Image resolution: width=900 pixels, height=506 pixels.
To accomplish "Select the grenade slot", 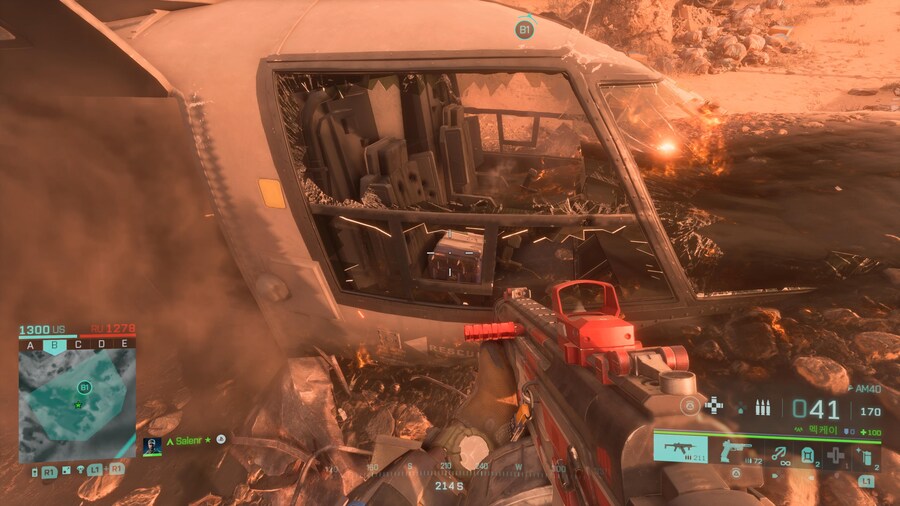I will (x=866, y=456).
